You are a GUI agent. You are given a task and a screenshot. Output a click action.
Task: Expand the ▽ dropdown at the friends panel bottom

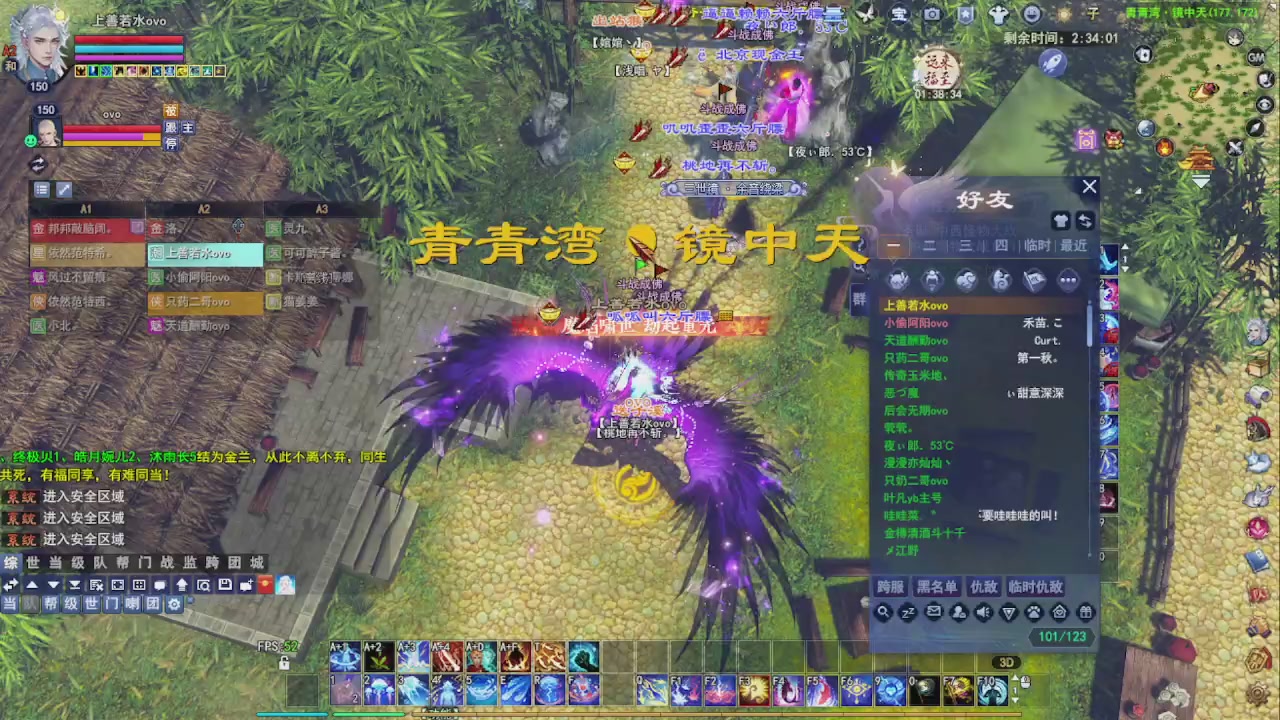1008,612
